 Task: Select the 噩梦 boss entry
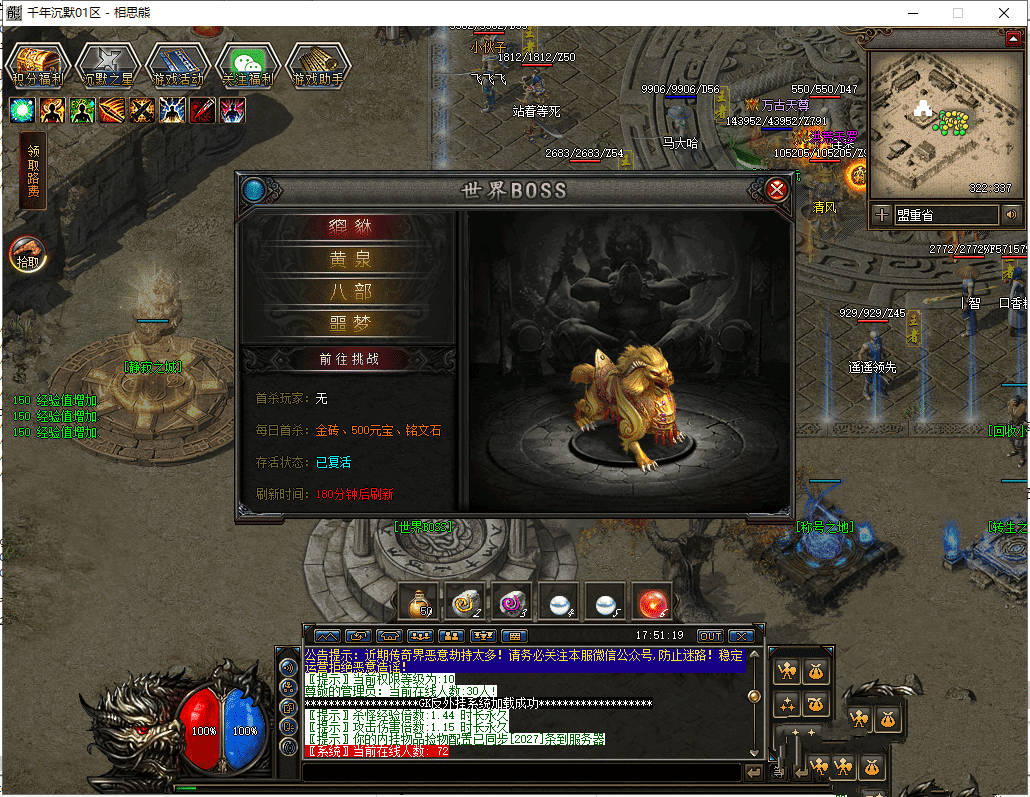point(349,323)
